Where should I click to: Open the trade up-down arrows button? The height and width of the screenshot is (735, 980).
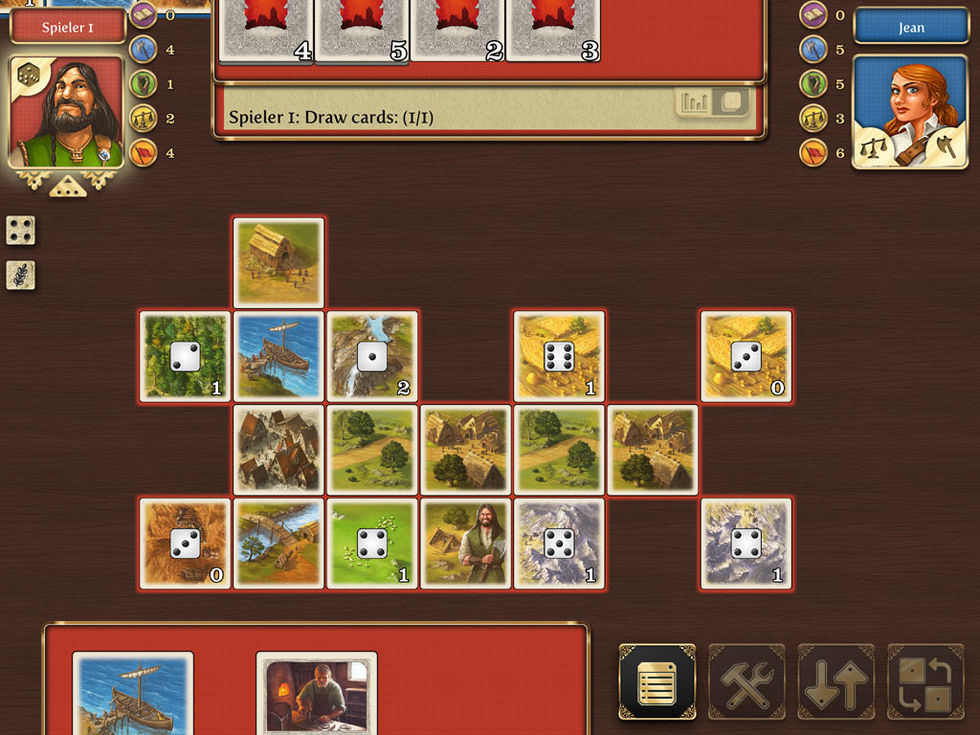(x=836, y=682)
